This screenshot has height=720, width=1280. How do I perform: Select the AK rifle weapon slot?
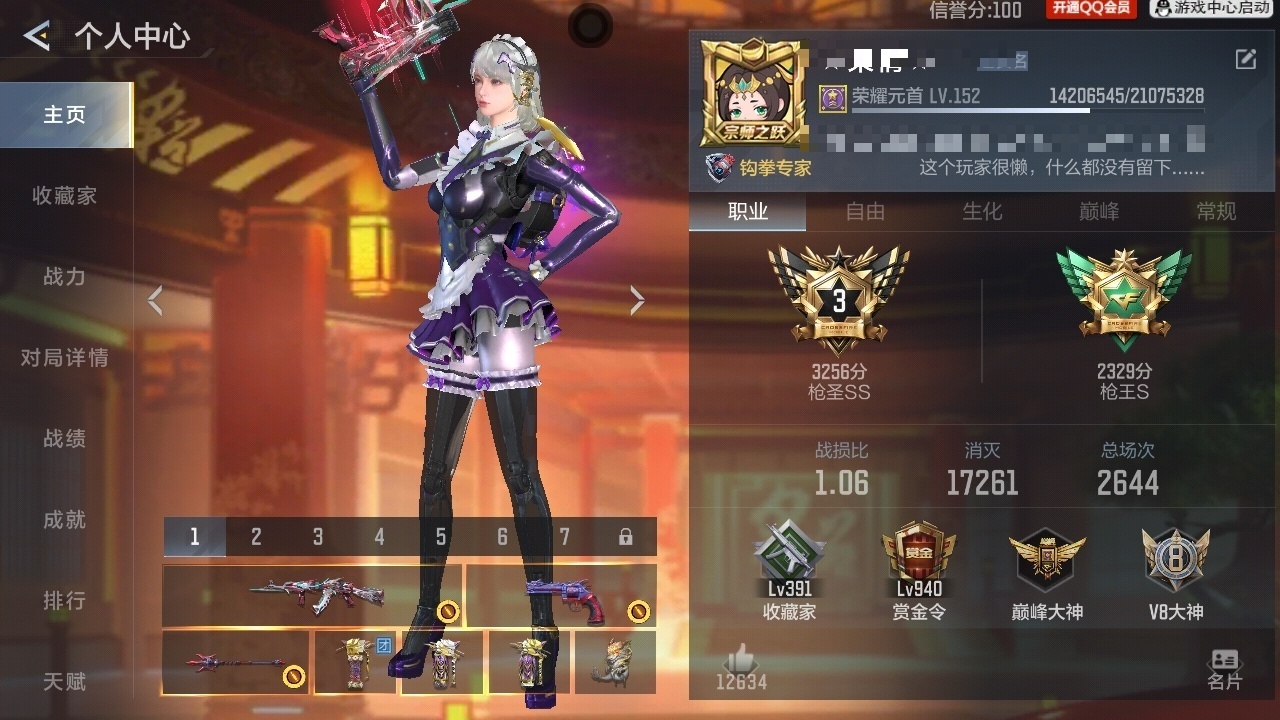[312, 596]
